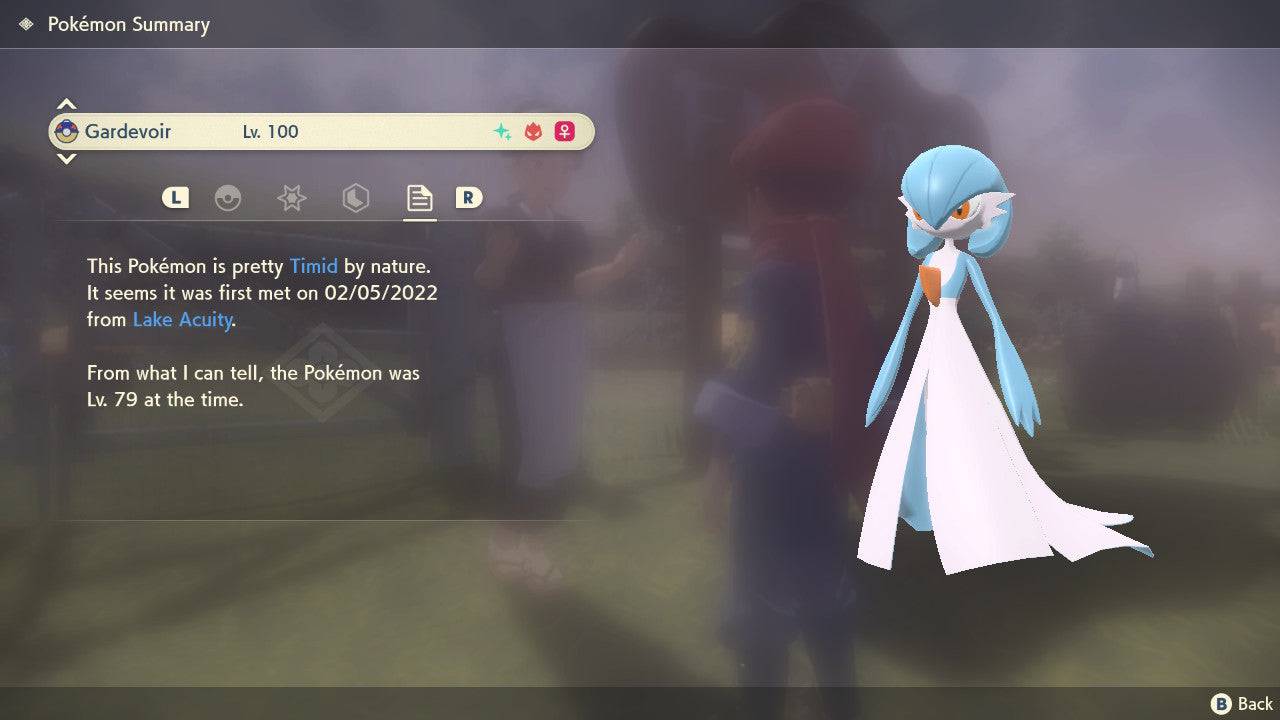Open the star-shaped stats tab icon

(x=291, y=198)
